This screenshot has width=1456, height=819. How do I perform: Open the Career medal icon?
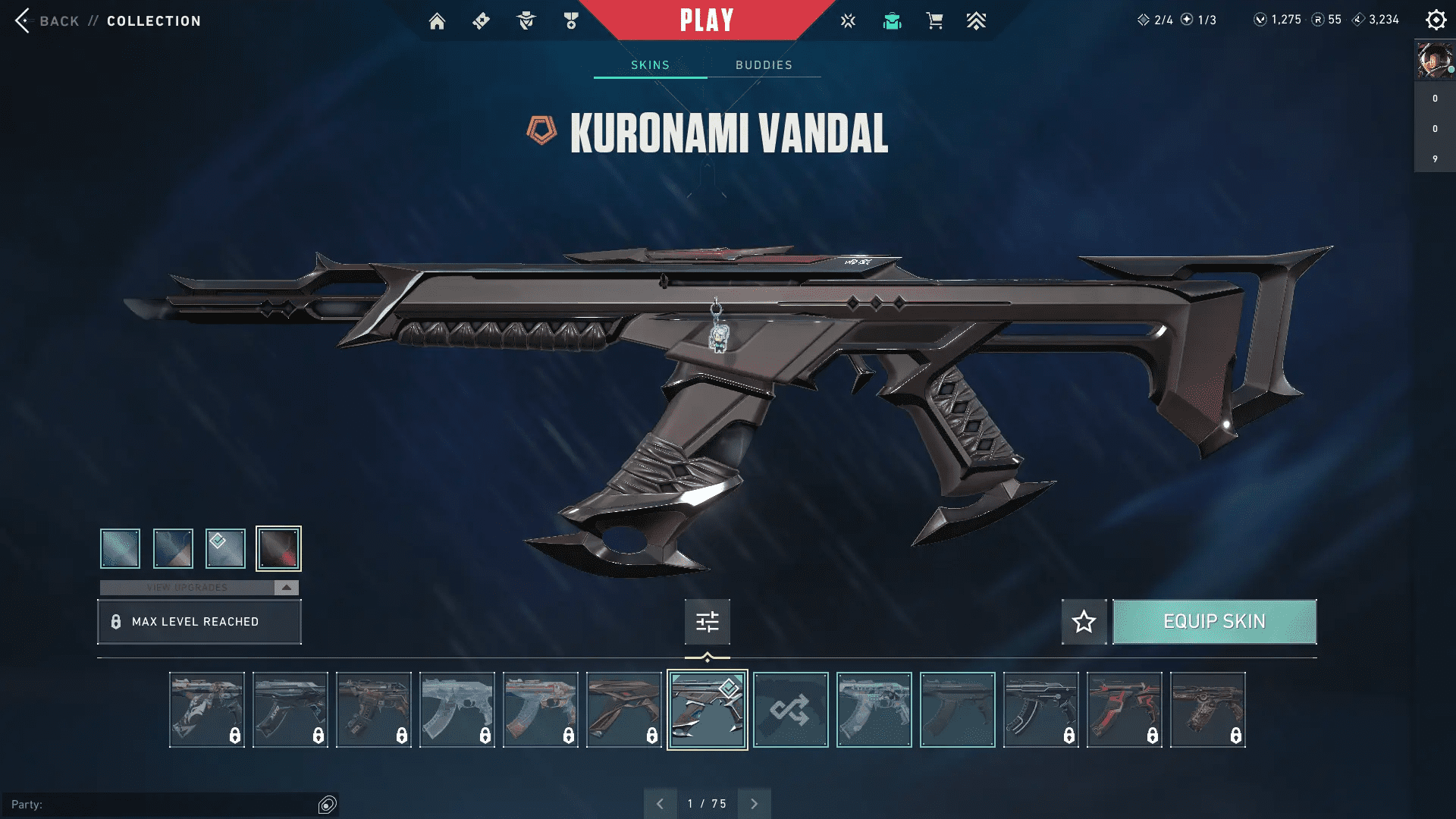(x=571, y=20)
